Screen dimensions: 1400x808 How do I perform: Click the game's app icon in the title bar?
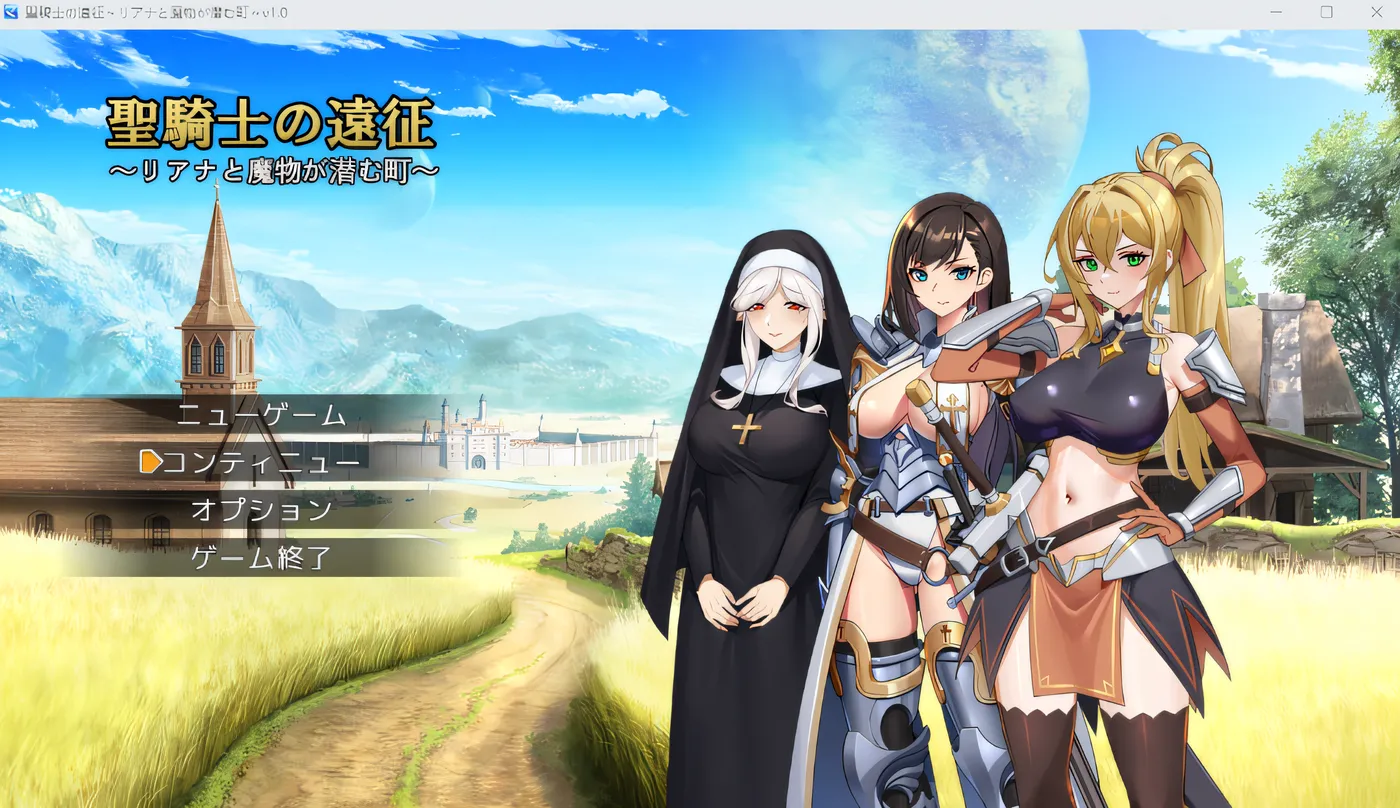click(11, 12)
